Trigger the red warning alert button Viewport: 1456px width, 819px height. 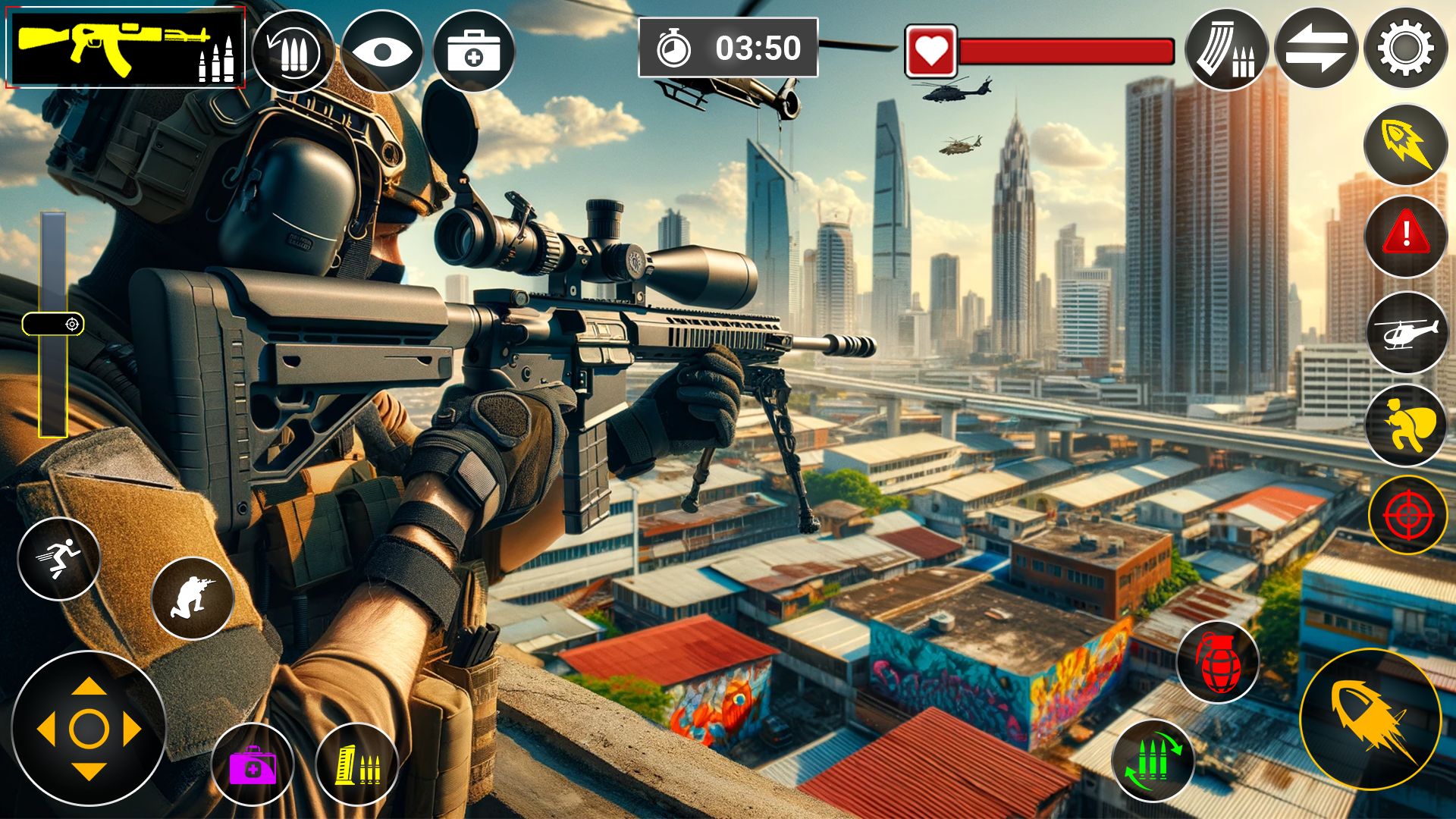[1405, 236]
